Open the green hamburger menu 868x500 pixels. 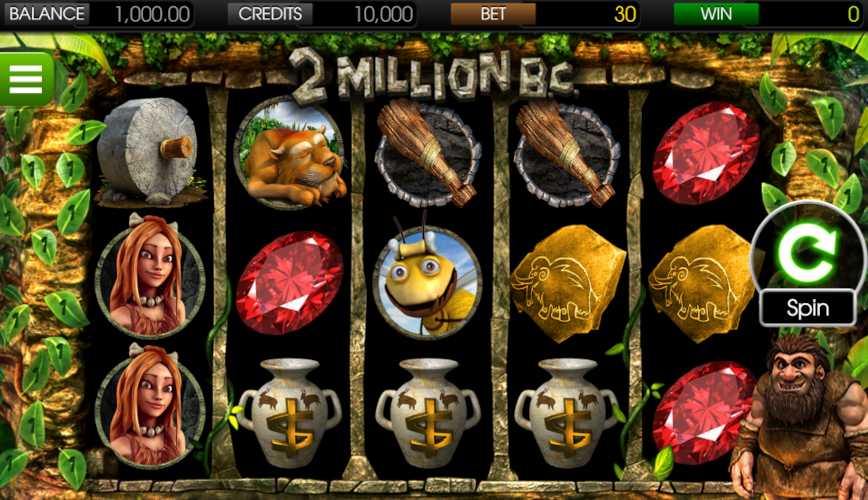point(26,77)
